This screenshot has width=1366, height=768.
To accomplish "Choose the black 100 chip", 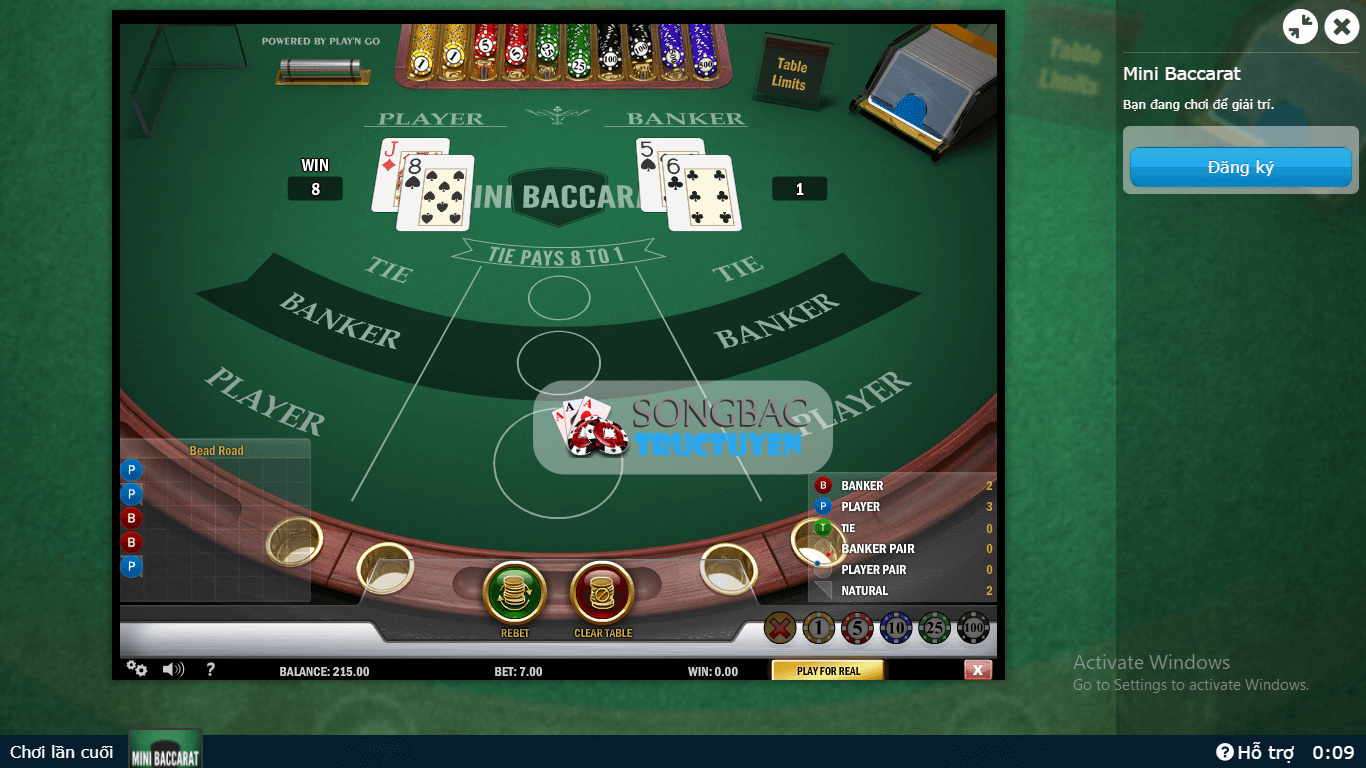I will pos(974,628).
